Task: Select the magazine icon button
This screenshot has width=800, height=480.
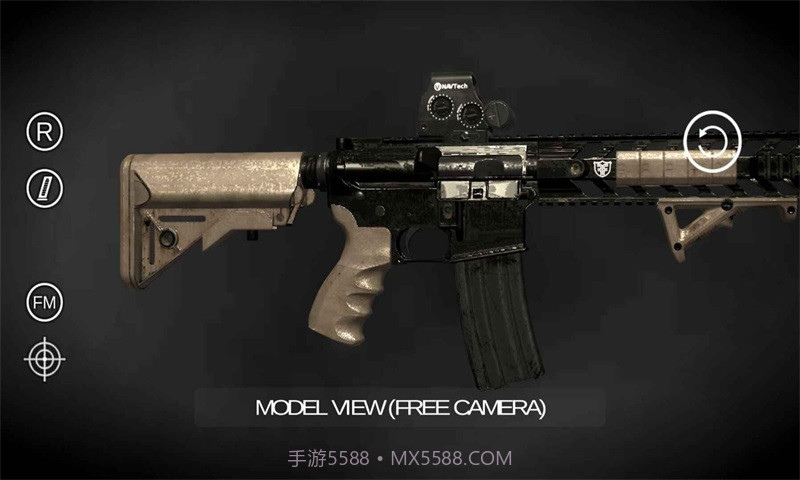Action: [44, 187]
